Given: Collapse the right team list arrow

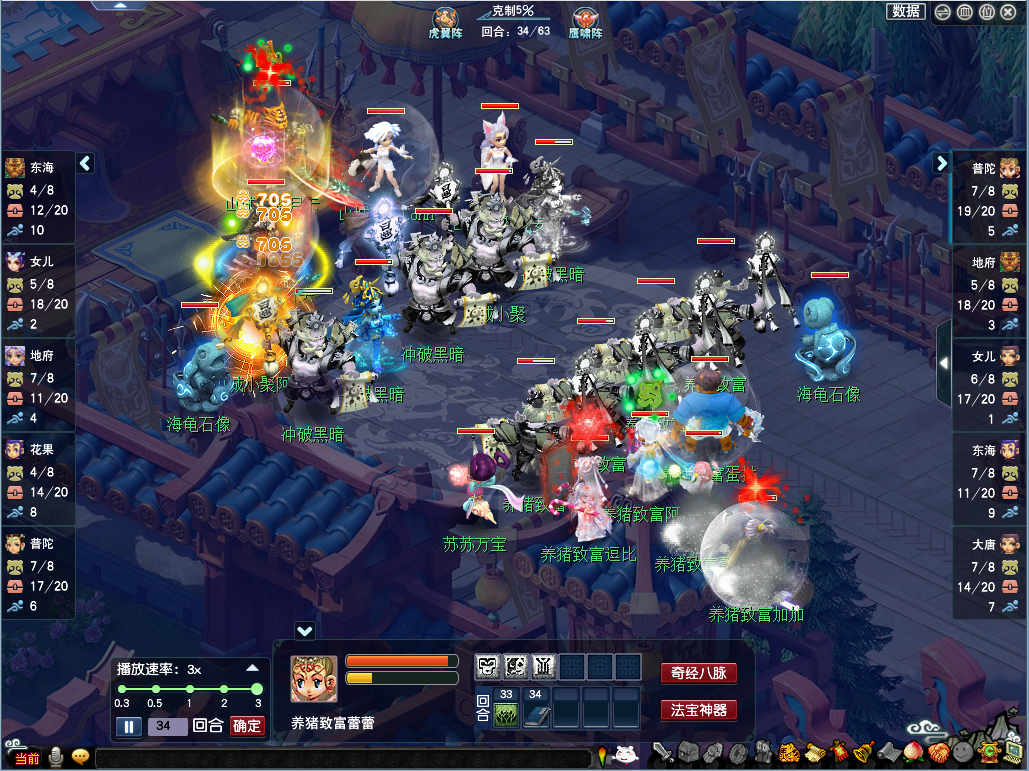Looking at the screenshot, I should pos(941,162).
